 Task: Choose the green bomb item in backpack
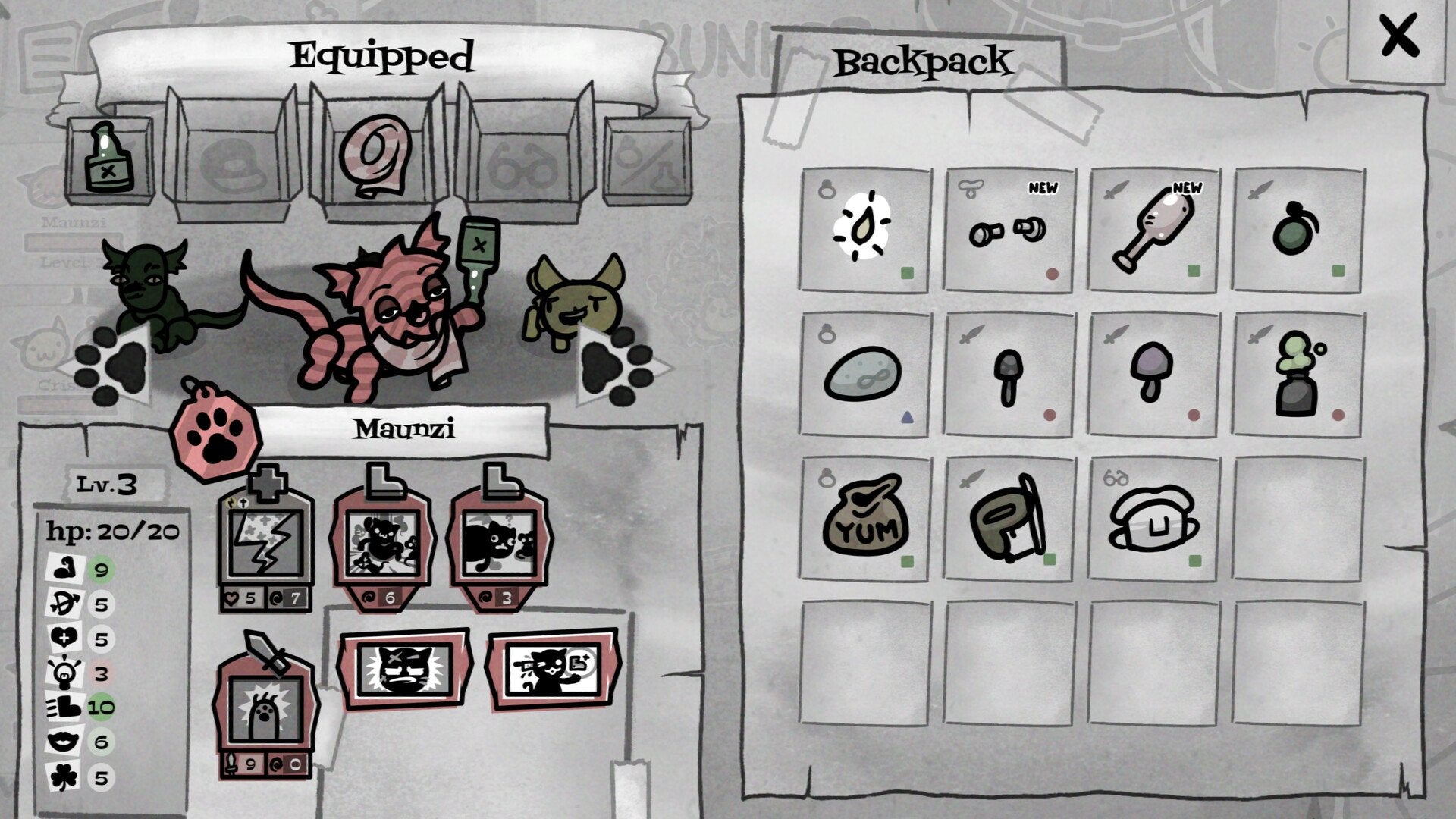point(1296,229)
